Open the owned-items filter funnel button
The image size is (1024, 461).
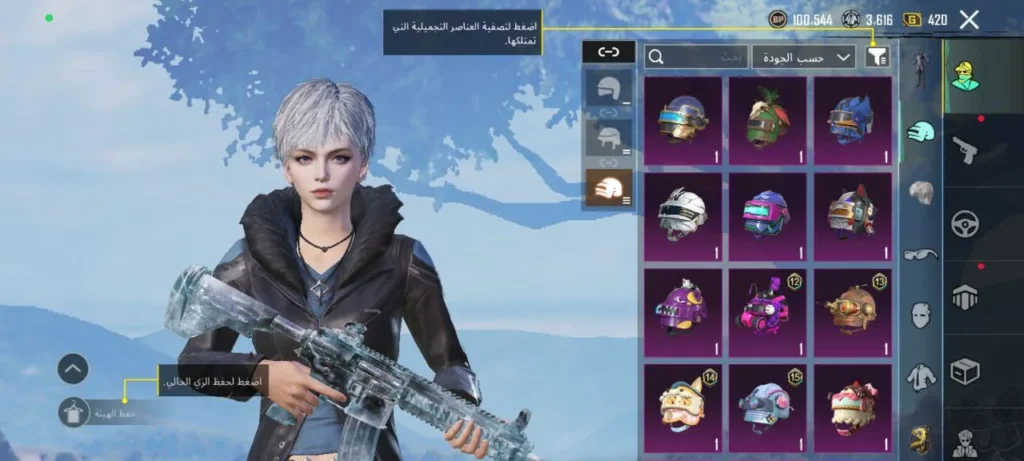point(877,57)
